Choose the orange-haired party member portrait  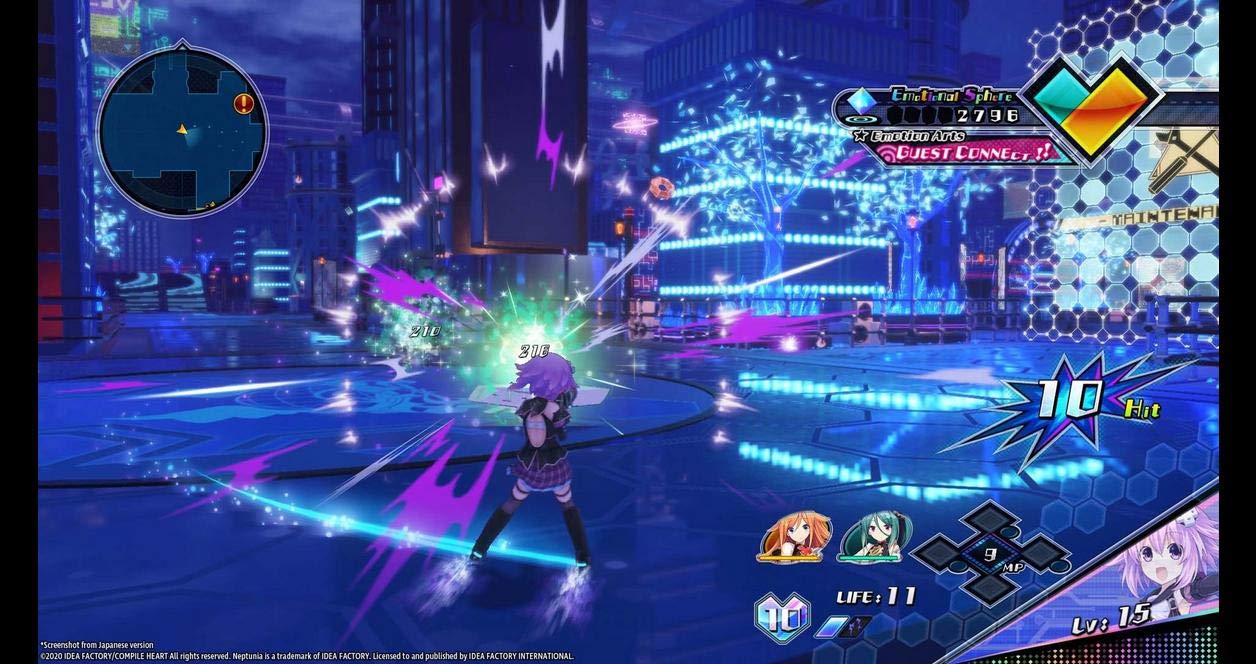click(792, 537)
